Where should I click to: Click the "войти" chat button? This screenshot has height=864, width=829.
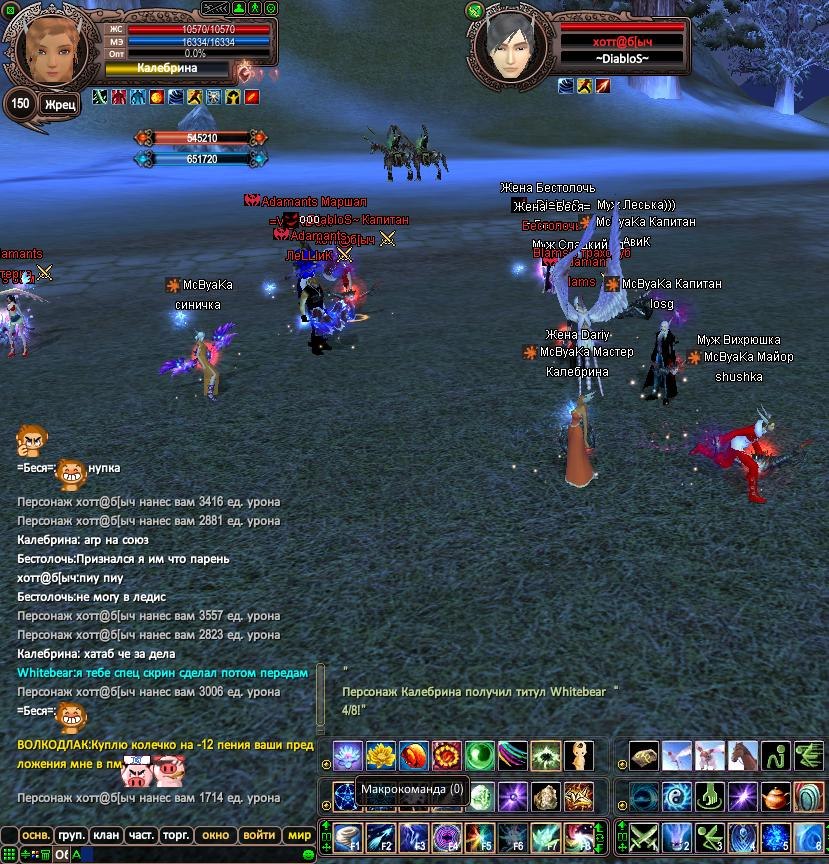(259, 835)
